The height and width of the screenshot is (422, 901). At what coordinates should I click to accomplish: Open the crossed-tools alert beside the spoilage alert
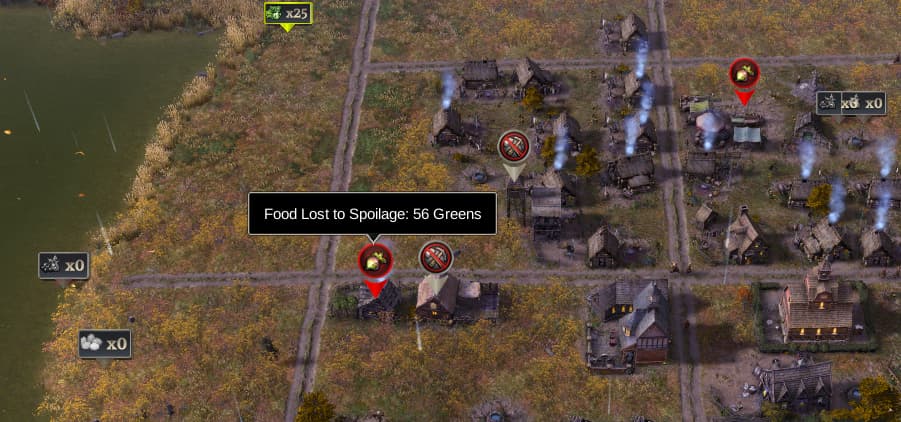(435, 258)
